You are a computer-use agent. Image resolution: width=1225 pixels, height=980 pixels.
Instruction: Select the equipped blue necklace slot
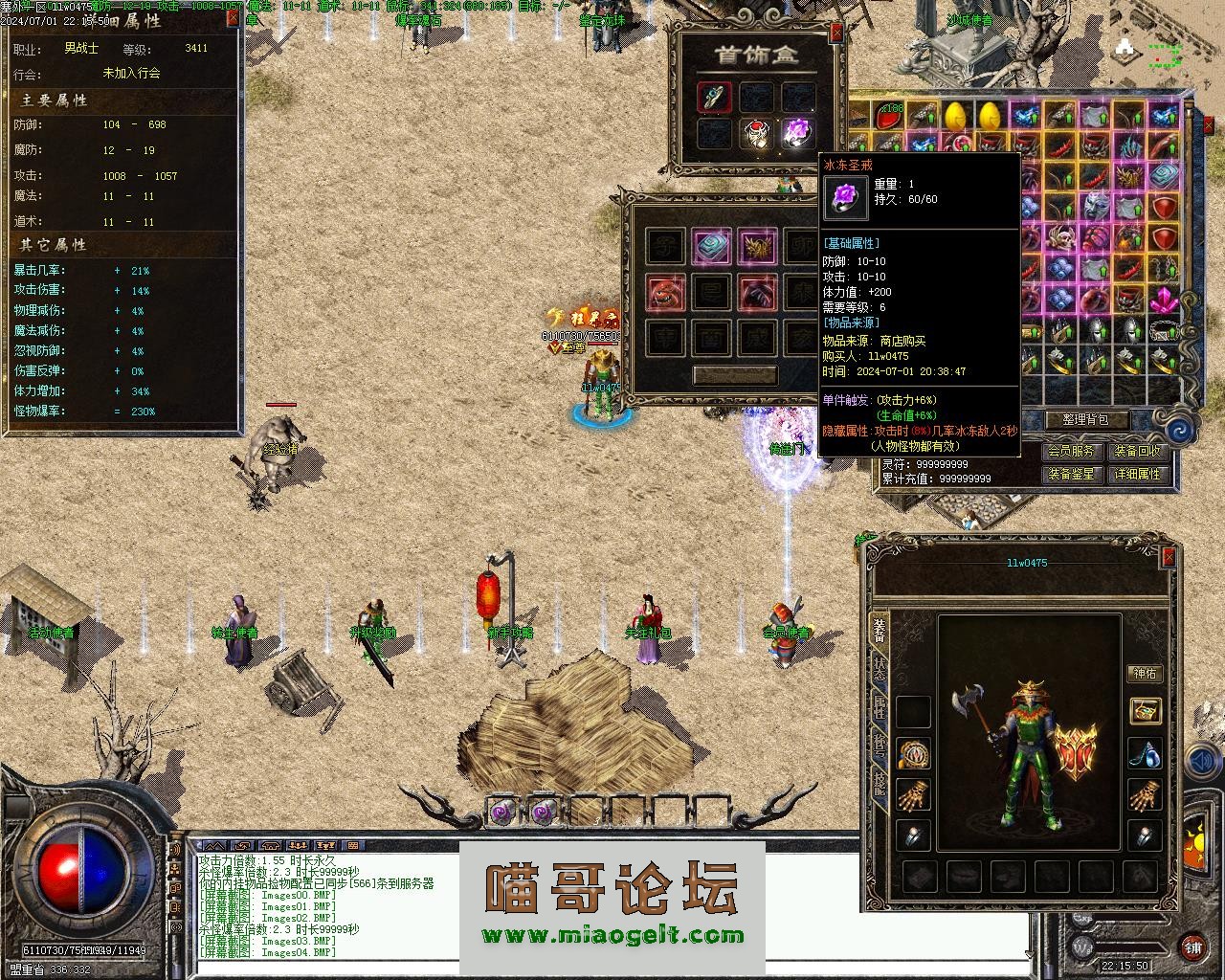click(1145, 753)
